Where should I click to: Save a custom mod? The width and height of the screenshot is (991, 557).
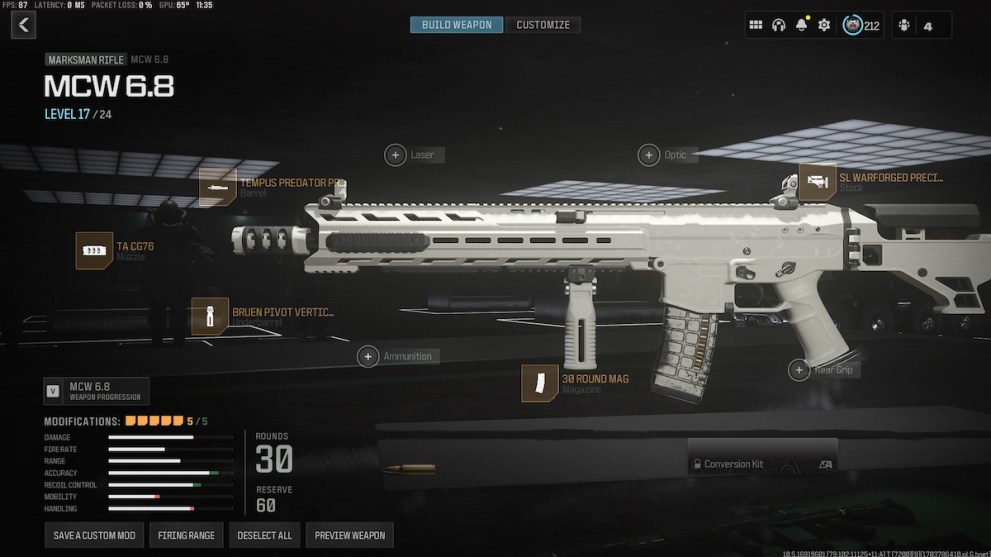95,535
